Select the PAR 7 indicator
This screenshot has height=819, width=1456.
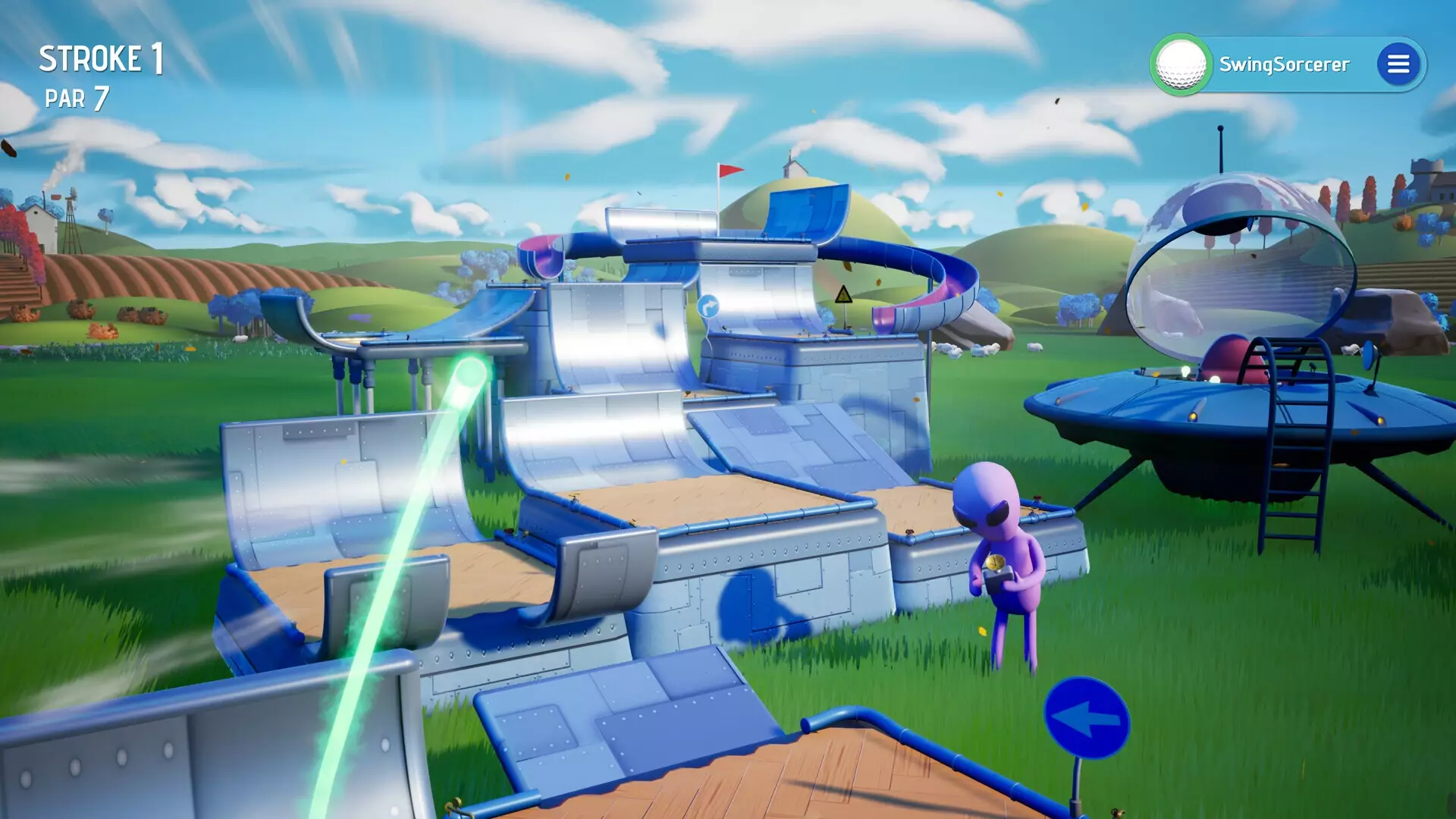pyautogui.click(x=78, y=98)
